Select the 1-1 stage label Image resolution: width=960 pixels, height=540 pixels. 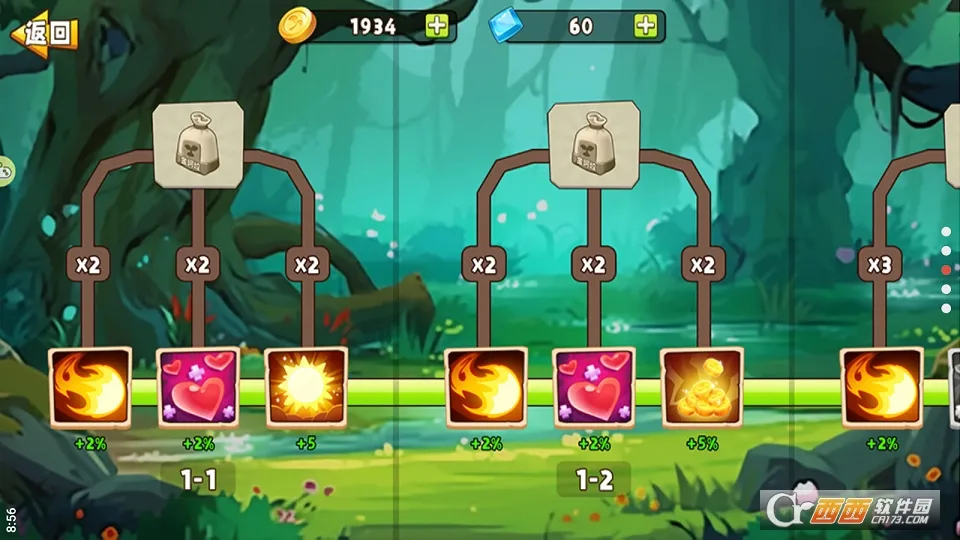pos(198,480)
